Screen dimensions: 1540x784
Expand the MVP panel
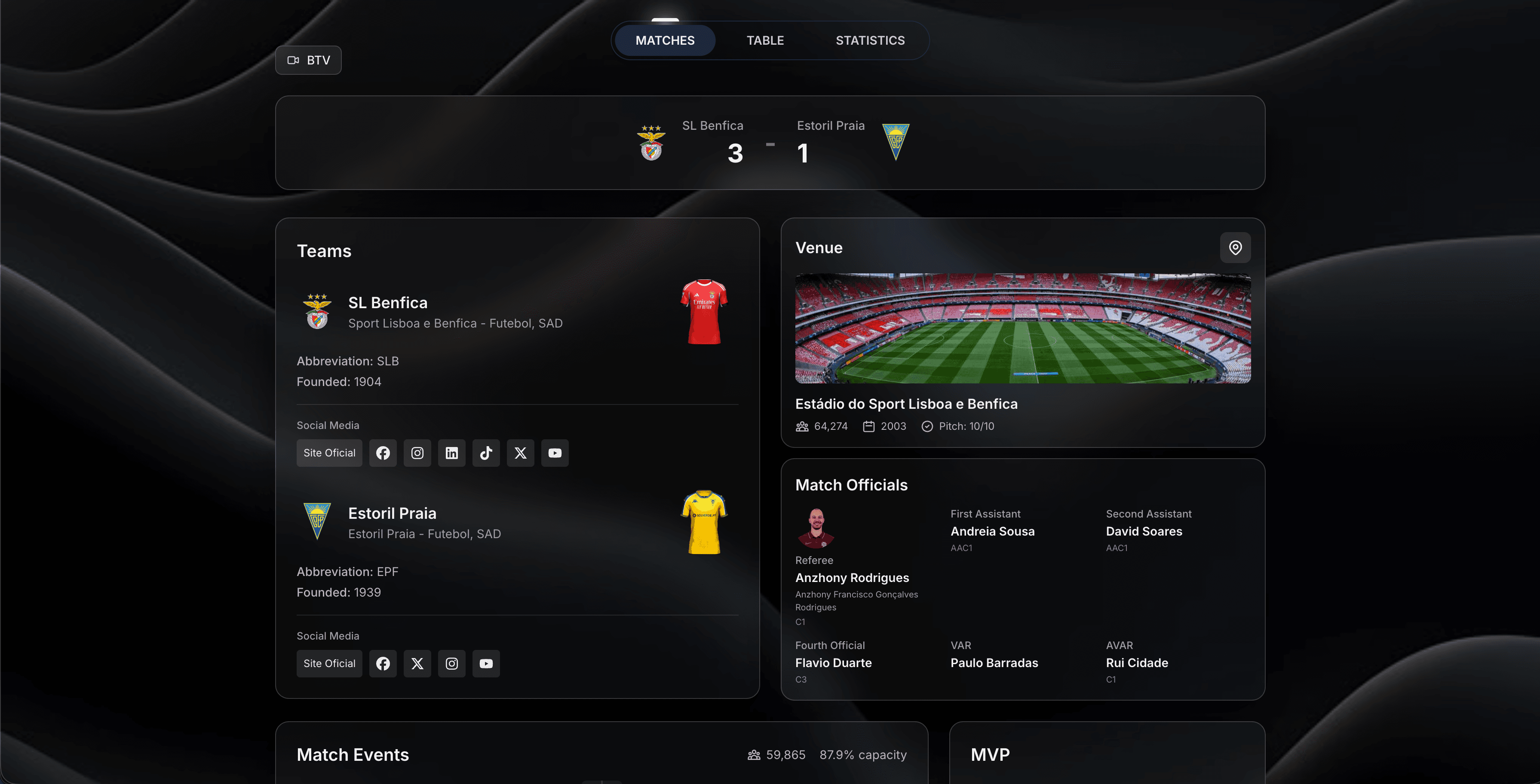(990, 754)
